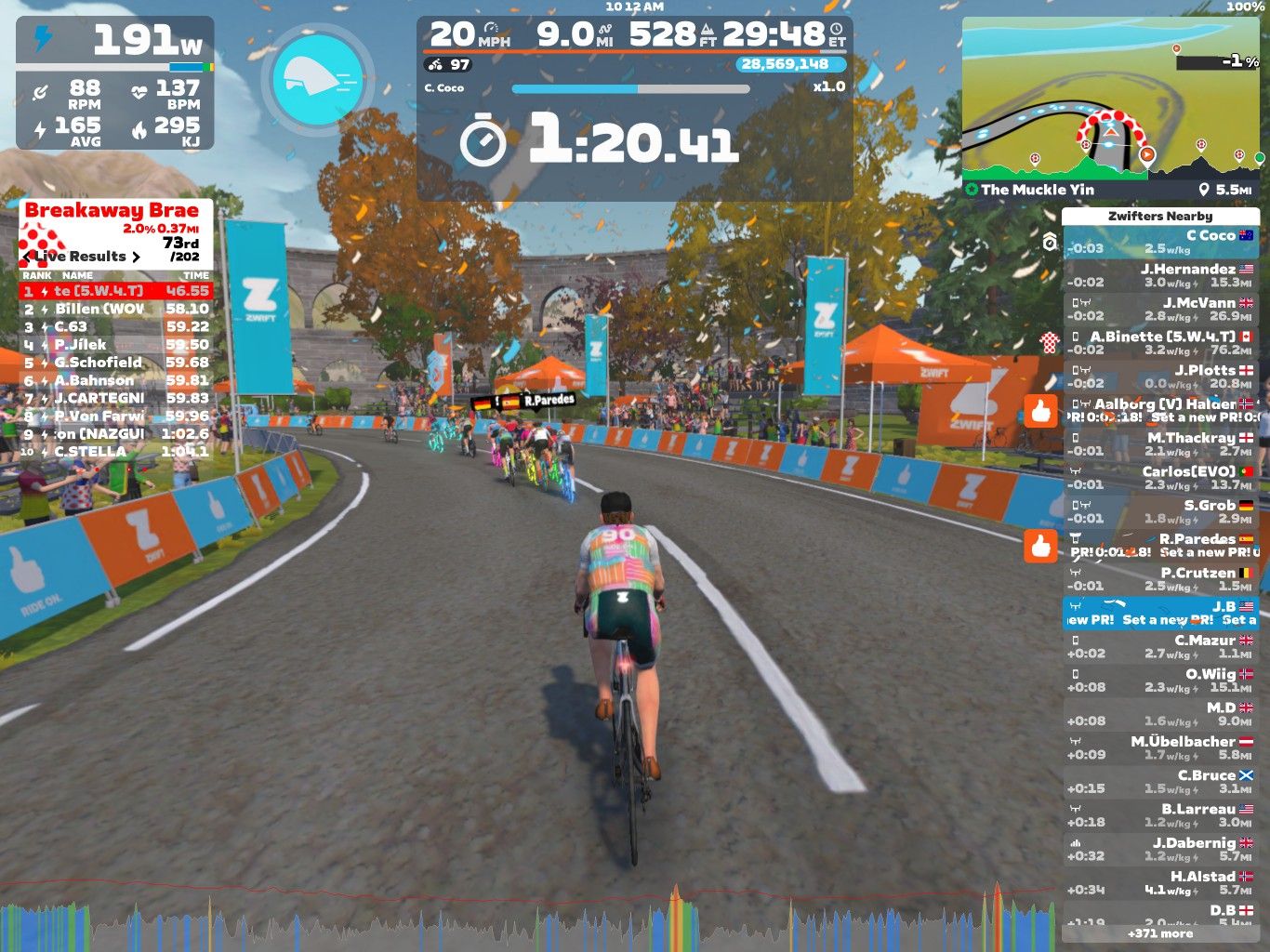1270x952 pixels.
Task: Click the right arrow beside Live Results
Action: pos(137,257)
